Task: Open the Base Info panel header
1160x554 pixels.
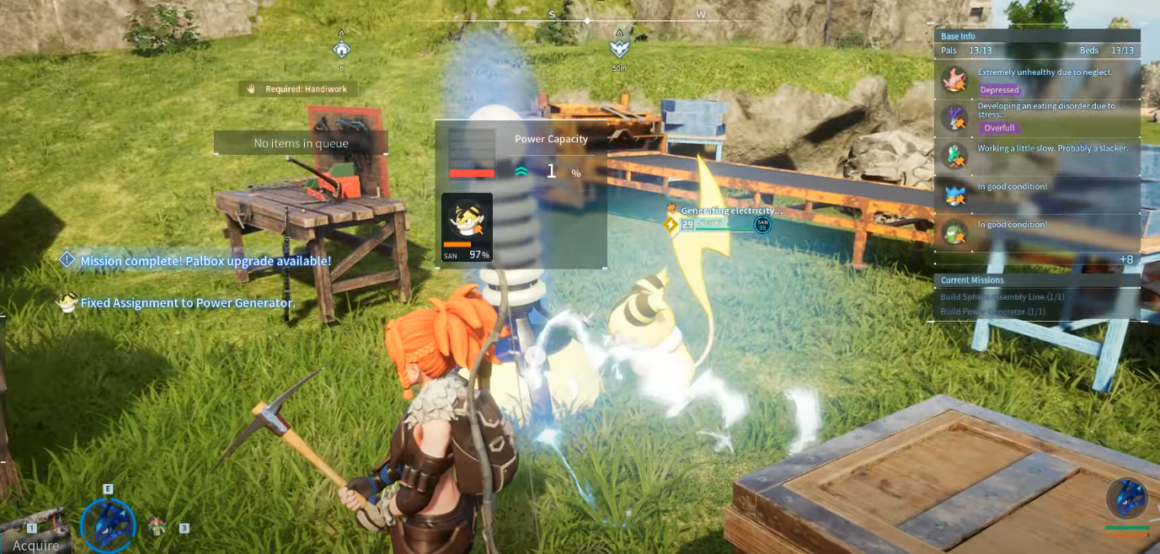Action: coord(1037,36)
